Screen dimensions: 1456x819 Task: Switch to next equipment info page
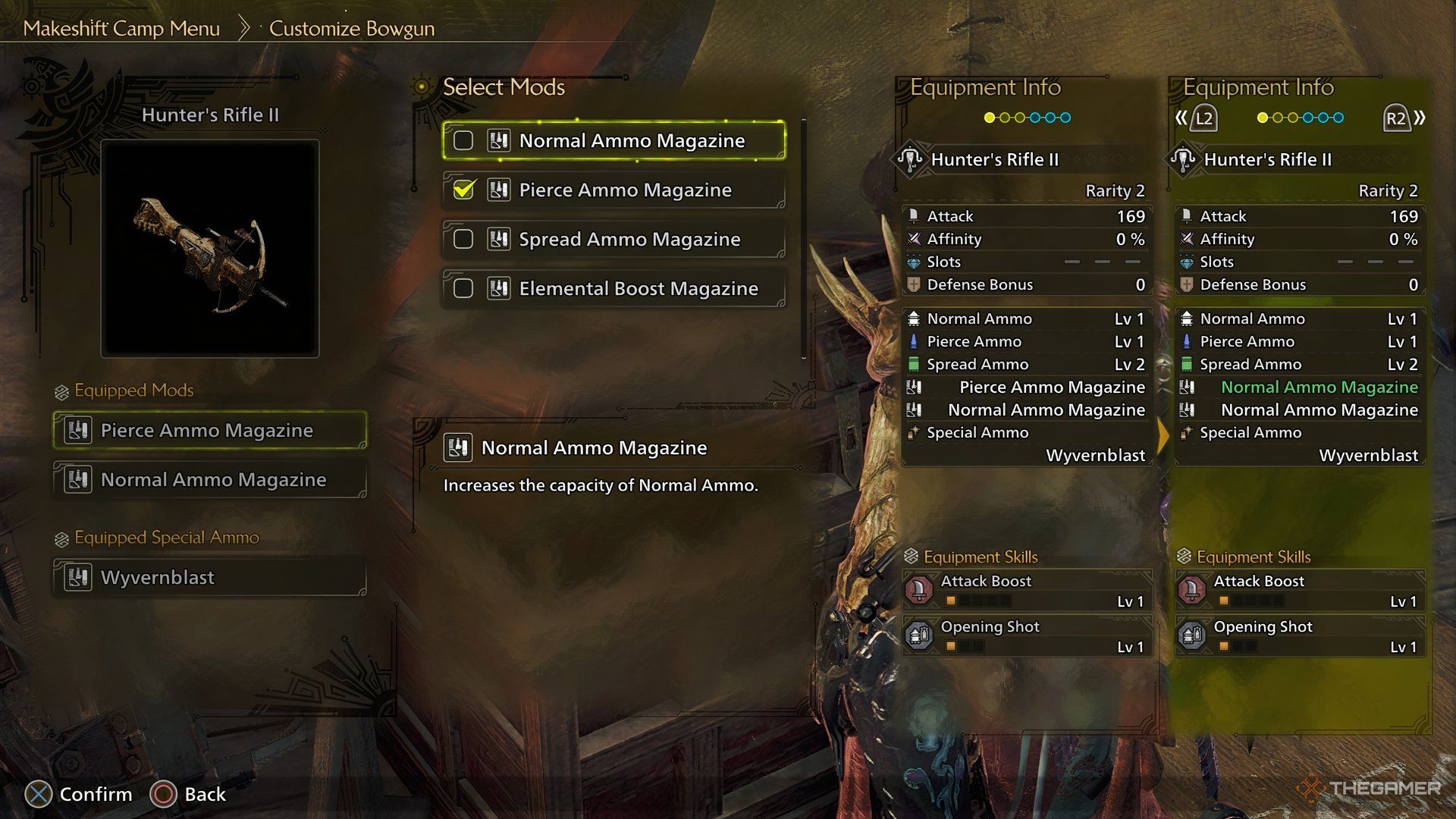coord(1401,118)
